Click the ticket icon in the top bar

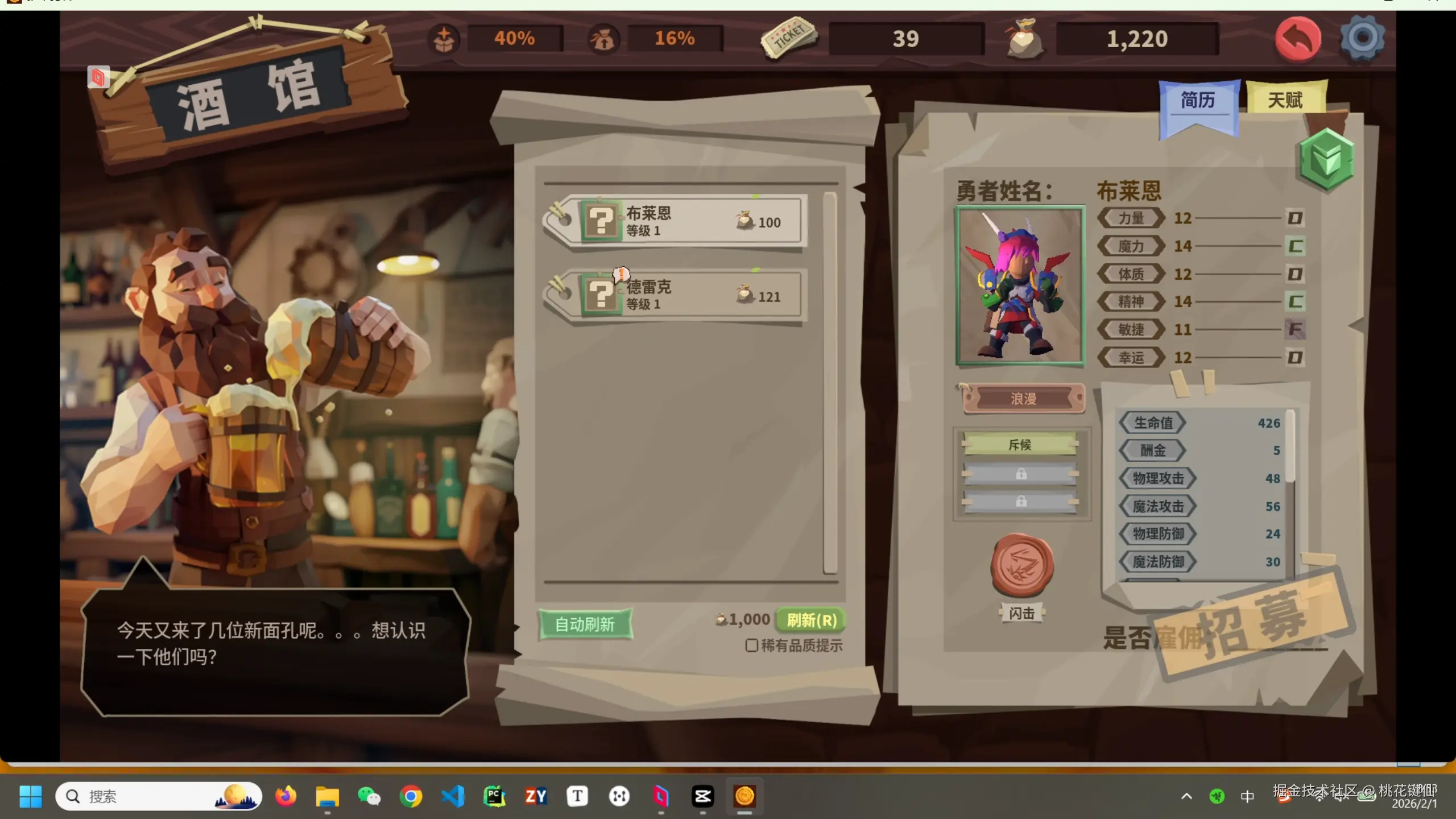click(x=788, y=38)
